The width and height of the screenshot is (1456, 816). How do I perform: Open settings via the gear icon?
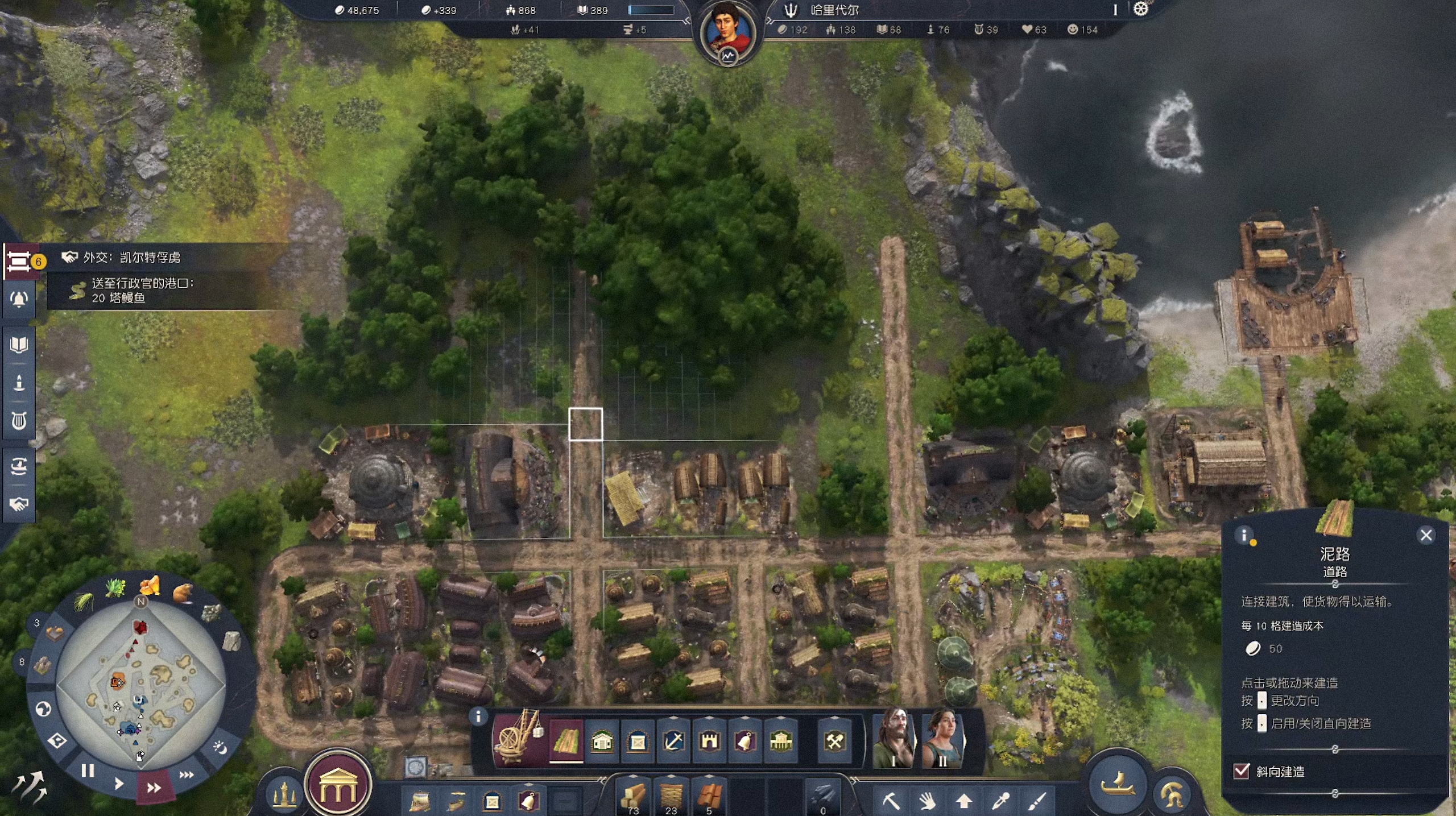pyautogui.click(x=1141, y=10)
